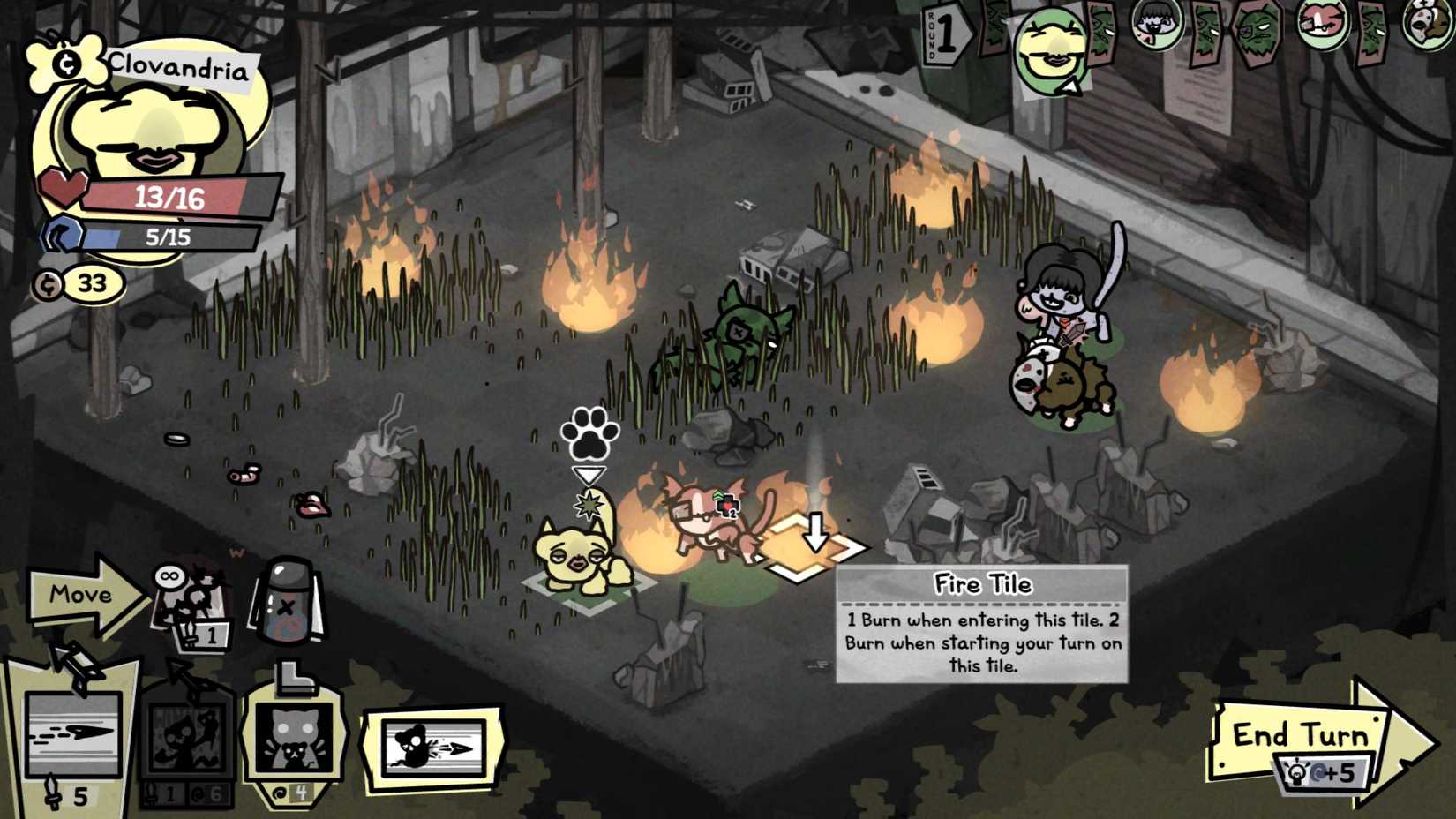Click the Round 1 banner at top
Viewport: 1456px width, 819px height.
pyautogui.click(x=947, y=35)
